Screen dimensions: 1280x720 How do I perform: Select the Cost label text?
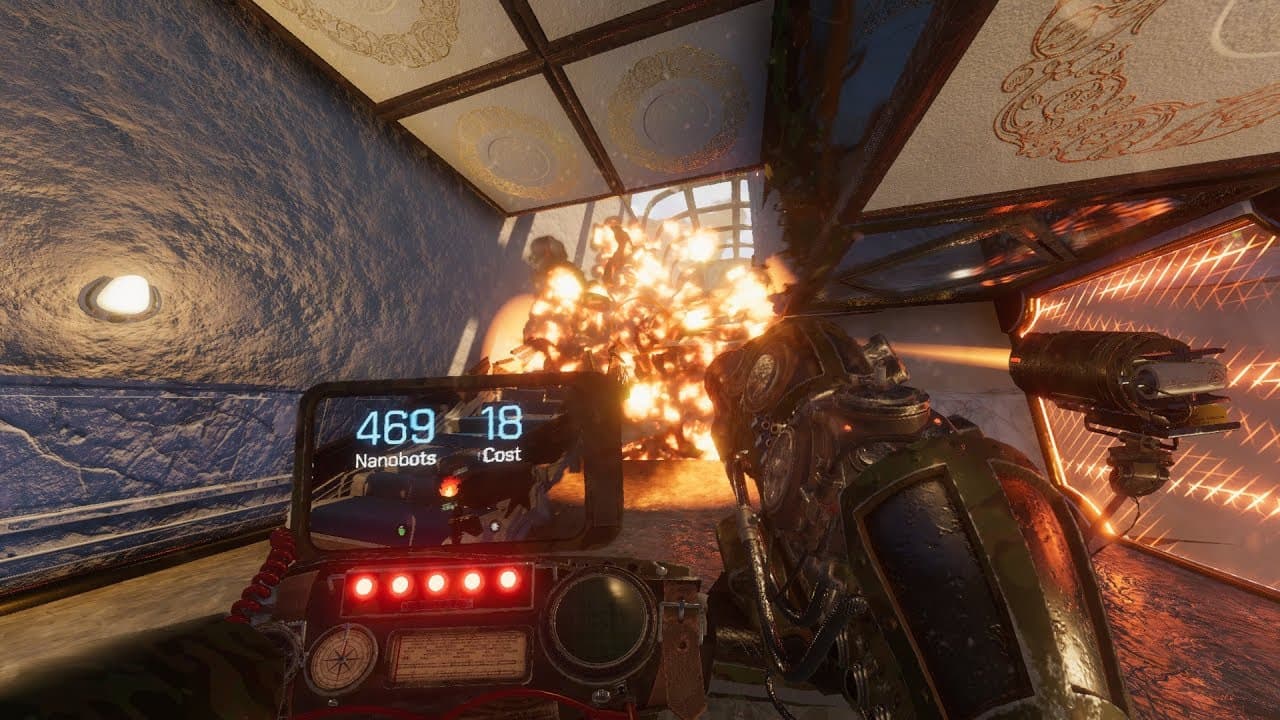(x=505, y=458)
